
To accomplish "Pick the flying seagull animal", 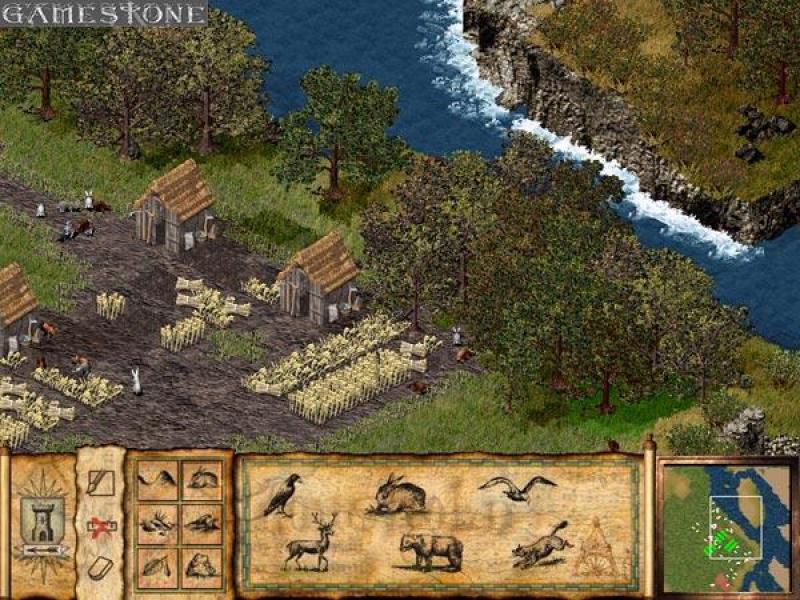I will tap(516, 487).
